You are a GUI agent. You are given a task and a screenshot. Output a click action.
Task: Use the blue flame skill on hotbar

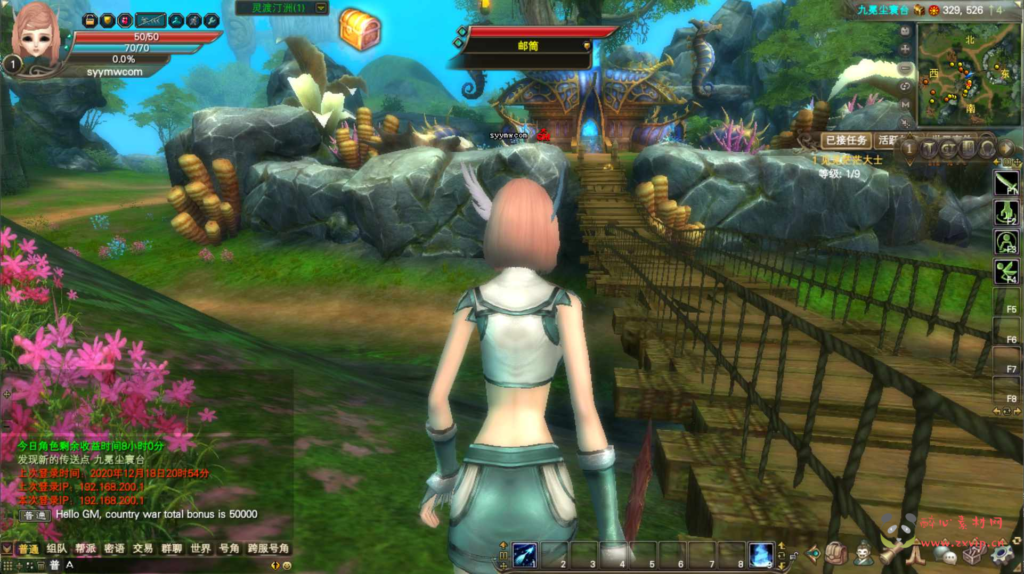point(761,555)
